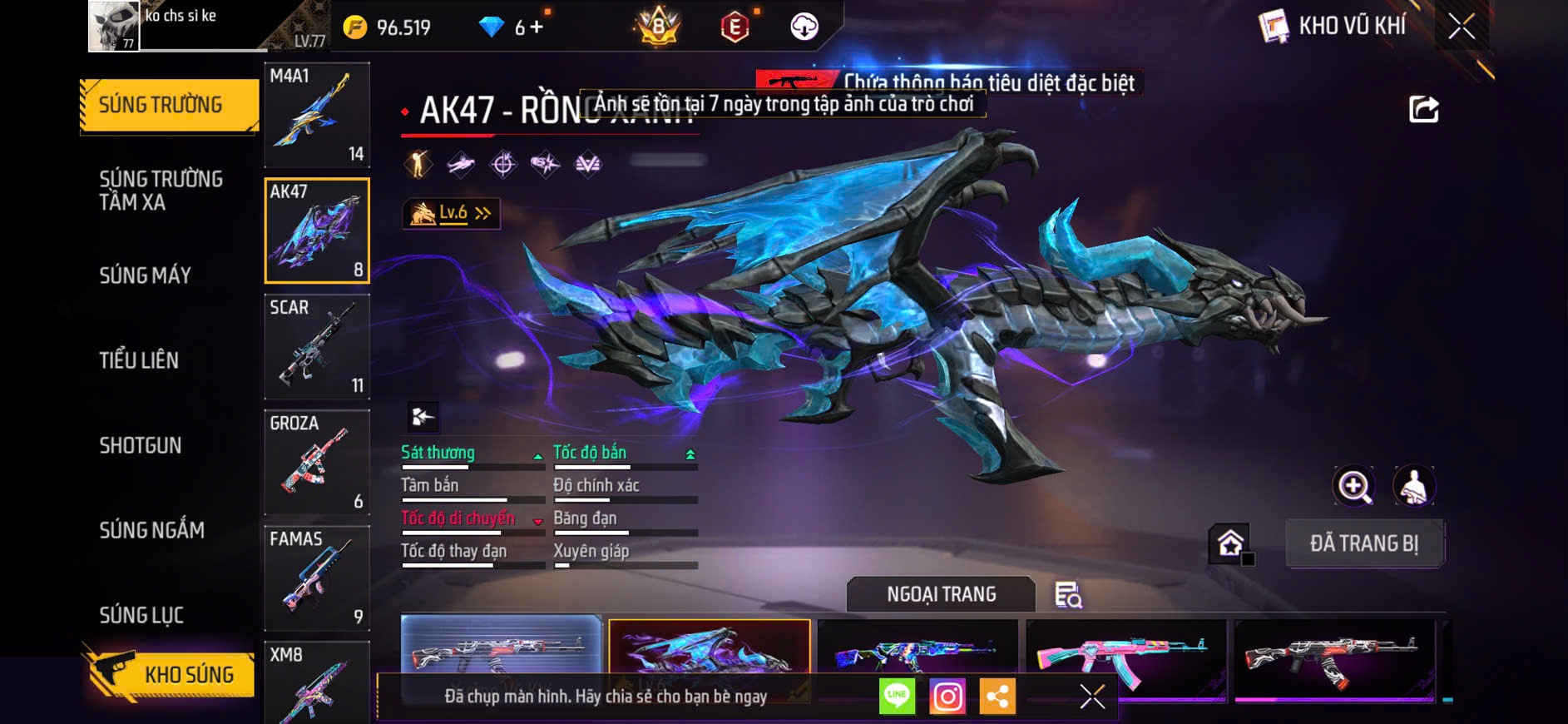Choose the Tiểu Liên category
This screenshot has height=724, width=1568.
pyautogui.click(x=139, y=360)
